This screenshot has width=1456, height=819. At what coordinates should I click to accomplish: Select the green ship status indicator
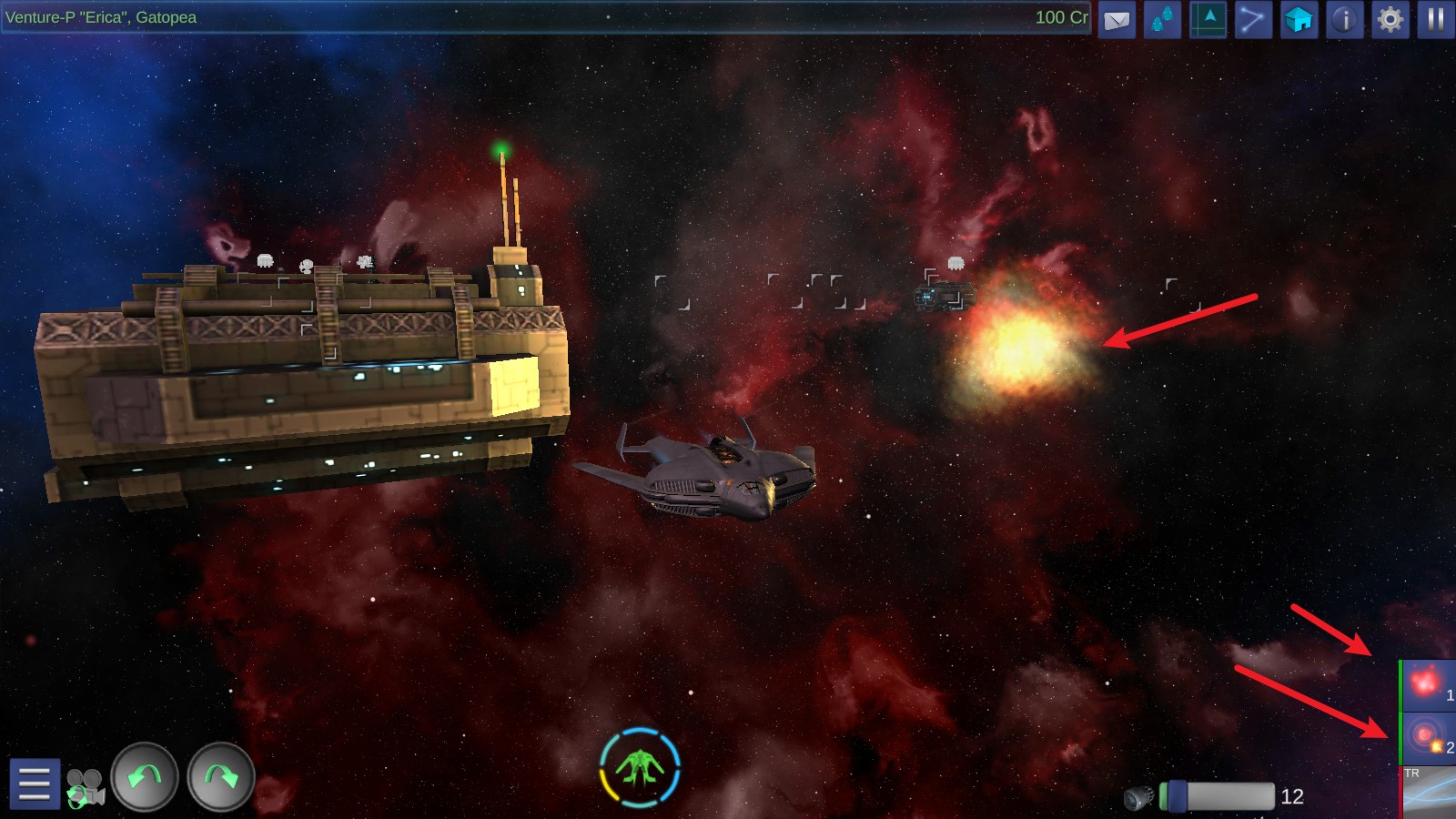640,768
